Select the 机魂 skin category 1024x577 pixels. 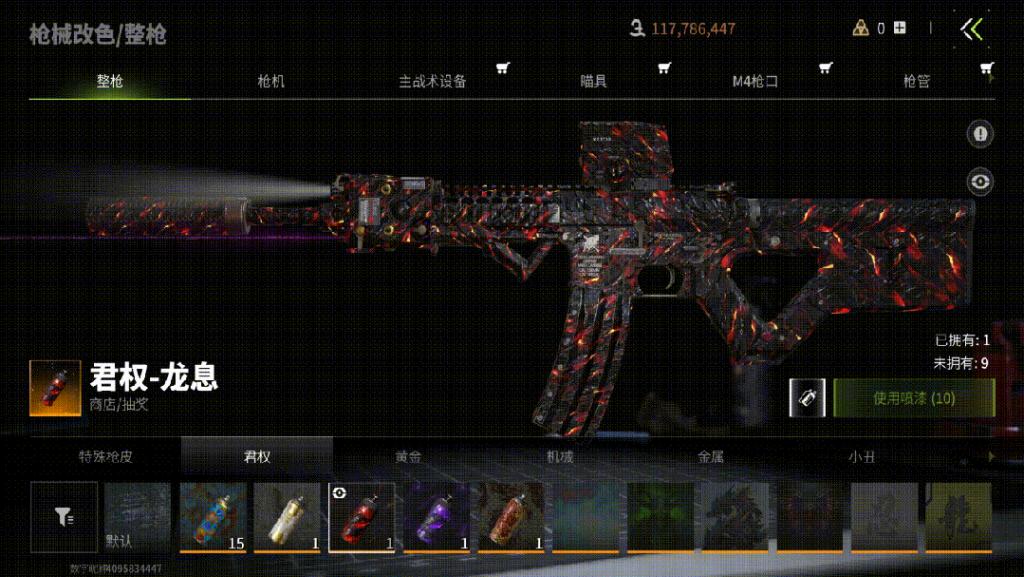[x=559, y=457]
